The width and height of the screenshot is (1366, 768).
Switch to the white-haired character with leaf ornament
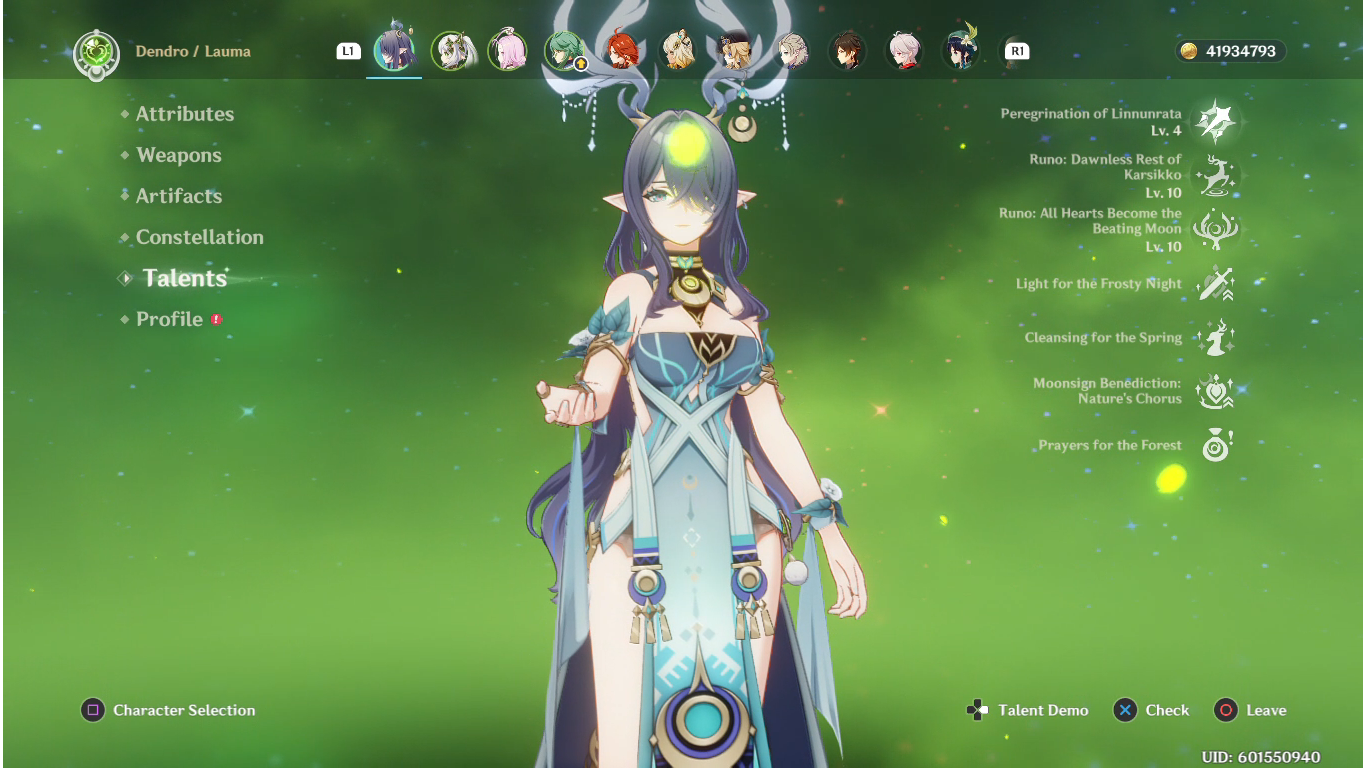pyautogui.click(x=451, y=51)
